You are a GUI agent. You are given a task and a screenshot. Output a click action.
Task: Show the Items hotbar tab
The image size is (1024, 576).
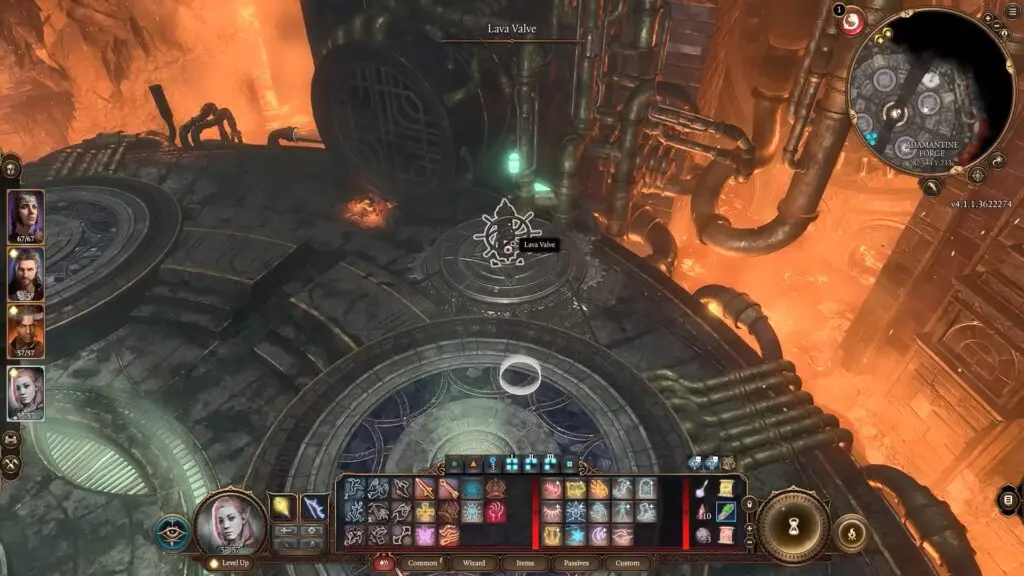tap(522, 563)
